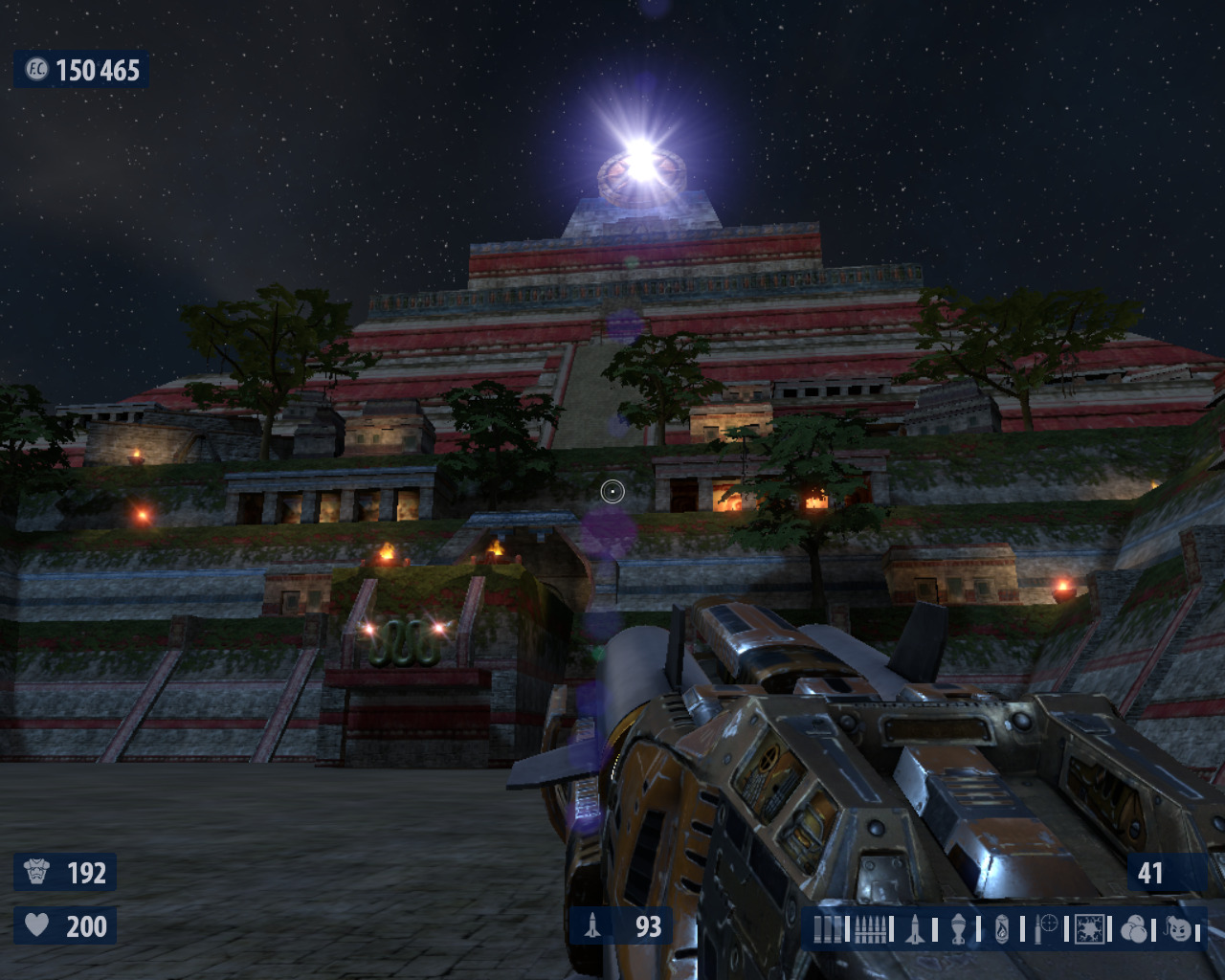Select the bullet belt ammo icon
Viewport: 1225px width, 980px height.
[869, 929]
